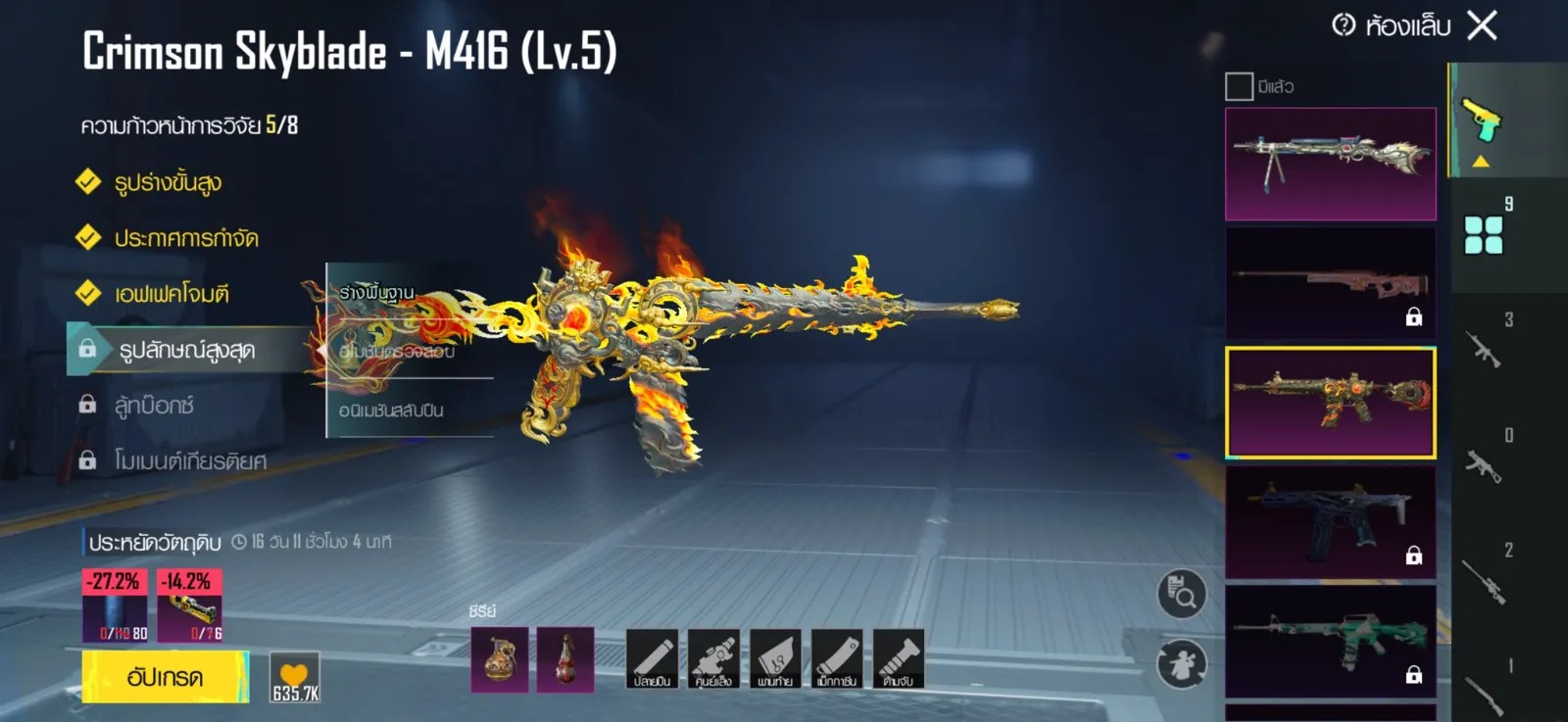The image size is (1568, 722).
Task: Open the magnifier inspect icon
Action: (1182, 594)
